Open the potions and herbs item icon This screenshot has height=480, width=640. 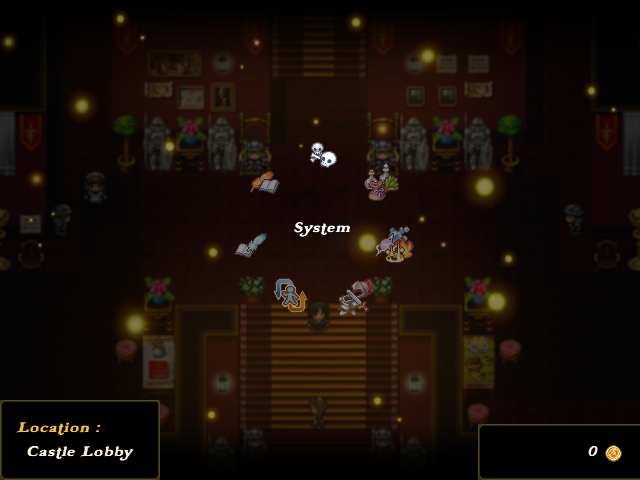click(380, 182)
